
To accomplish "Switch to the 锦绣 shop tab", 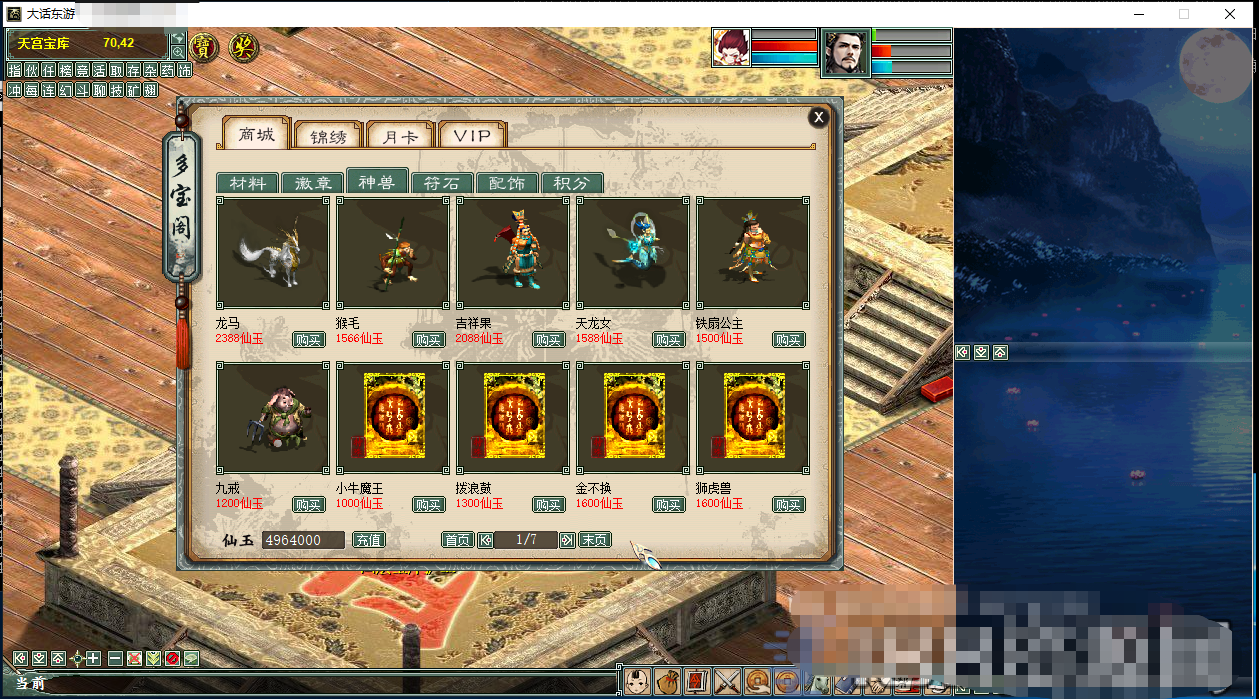I will click(x=328, y=135).
